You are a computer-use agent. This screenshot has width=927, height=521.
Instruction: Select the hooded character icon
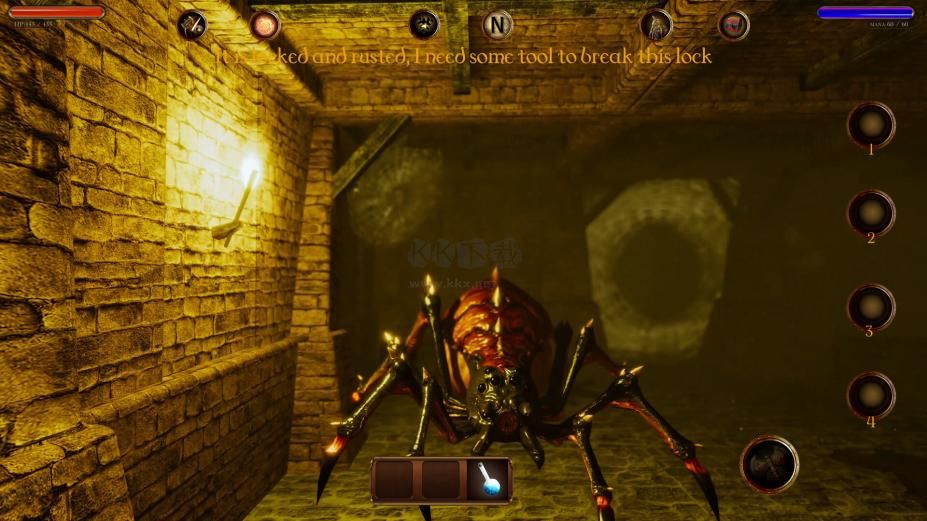pos(656,24)
